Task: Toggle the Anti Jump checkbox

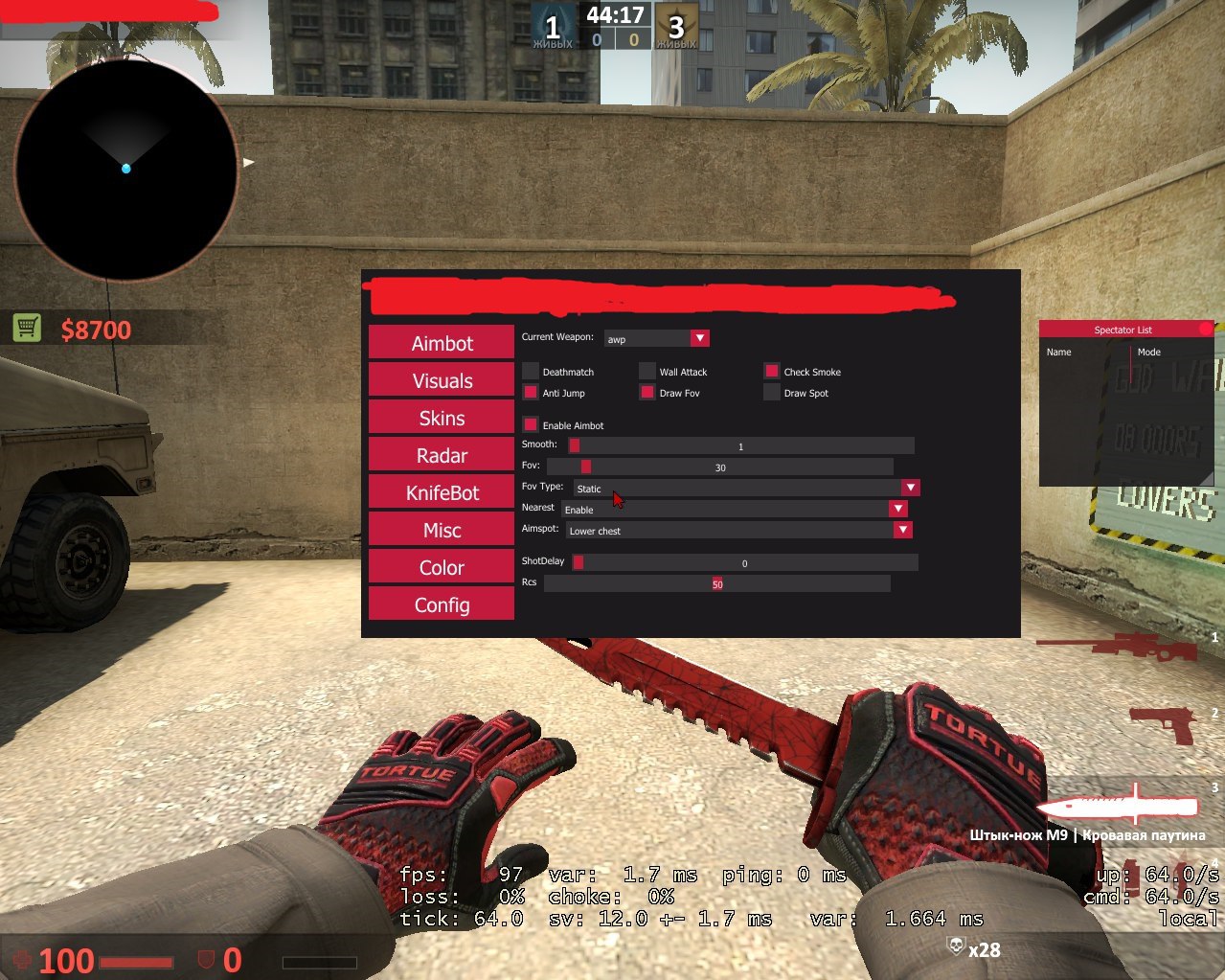Action: point(531,392)
